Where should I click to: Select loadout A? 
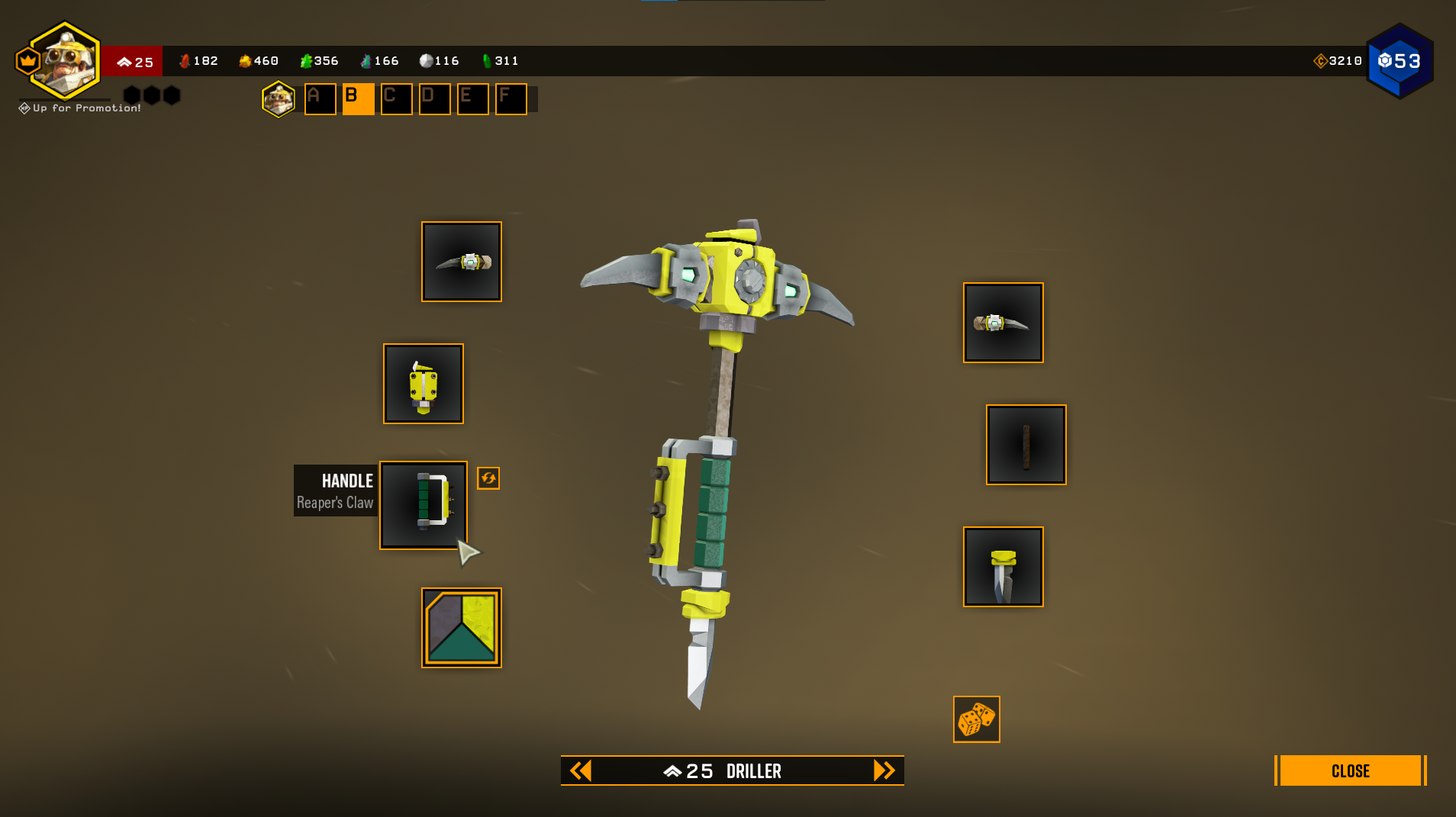click(321, 99)
